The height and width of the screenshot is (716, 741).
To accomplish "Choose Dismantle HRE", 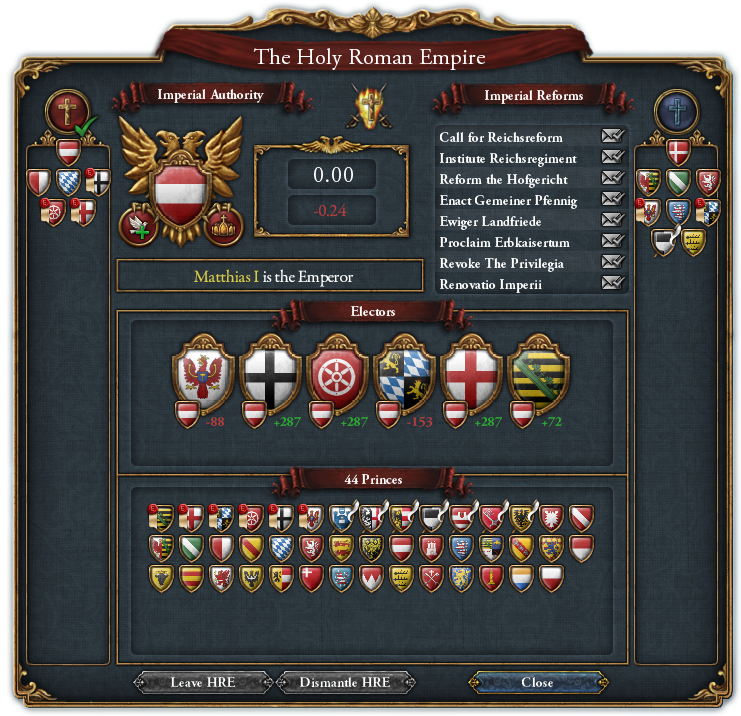I will click(344, 683).
